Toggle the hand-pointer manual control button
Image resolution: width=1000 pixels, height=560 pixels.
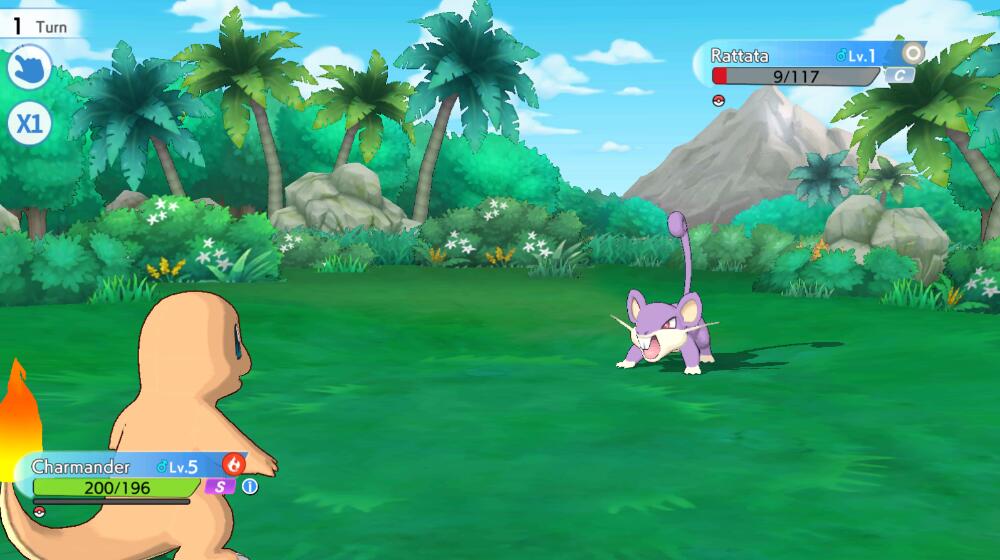pyautogui.click(x=29, y=69)
